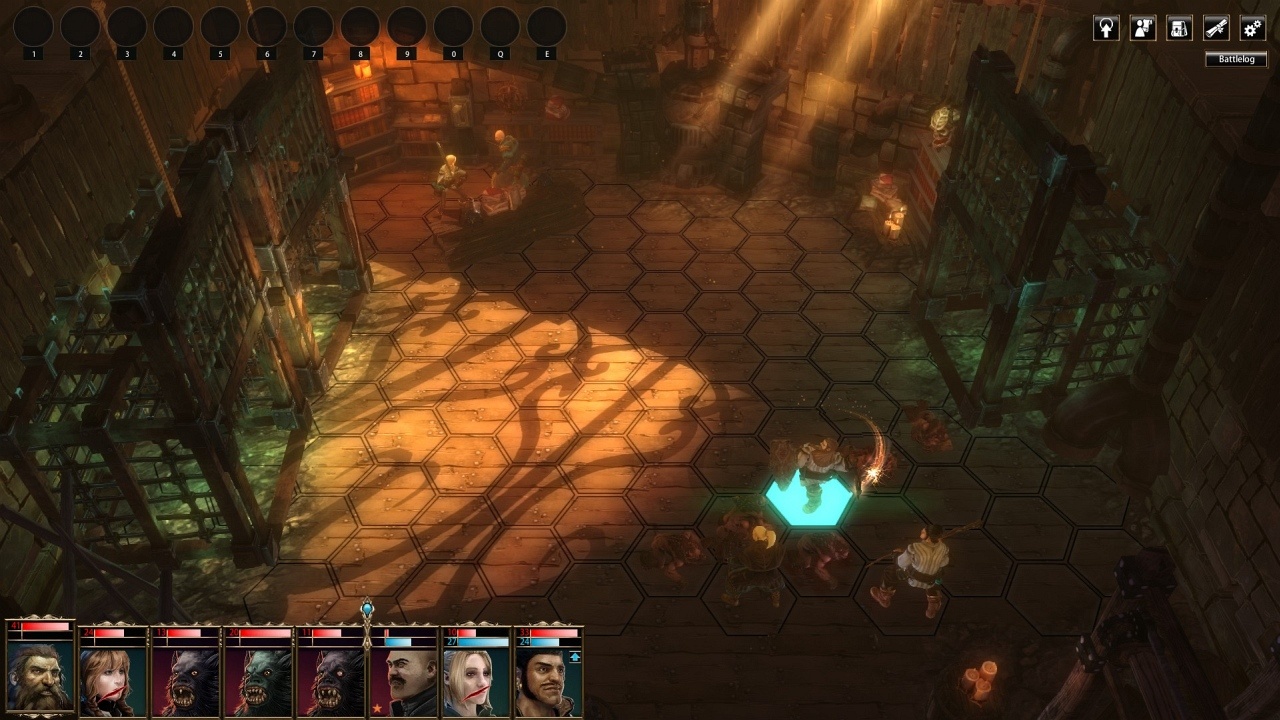
Task: Open the settings gears menu
Action: click(1253, 28)
